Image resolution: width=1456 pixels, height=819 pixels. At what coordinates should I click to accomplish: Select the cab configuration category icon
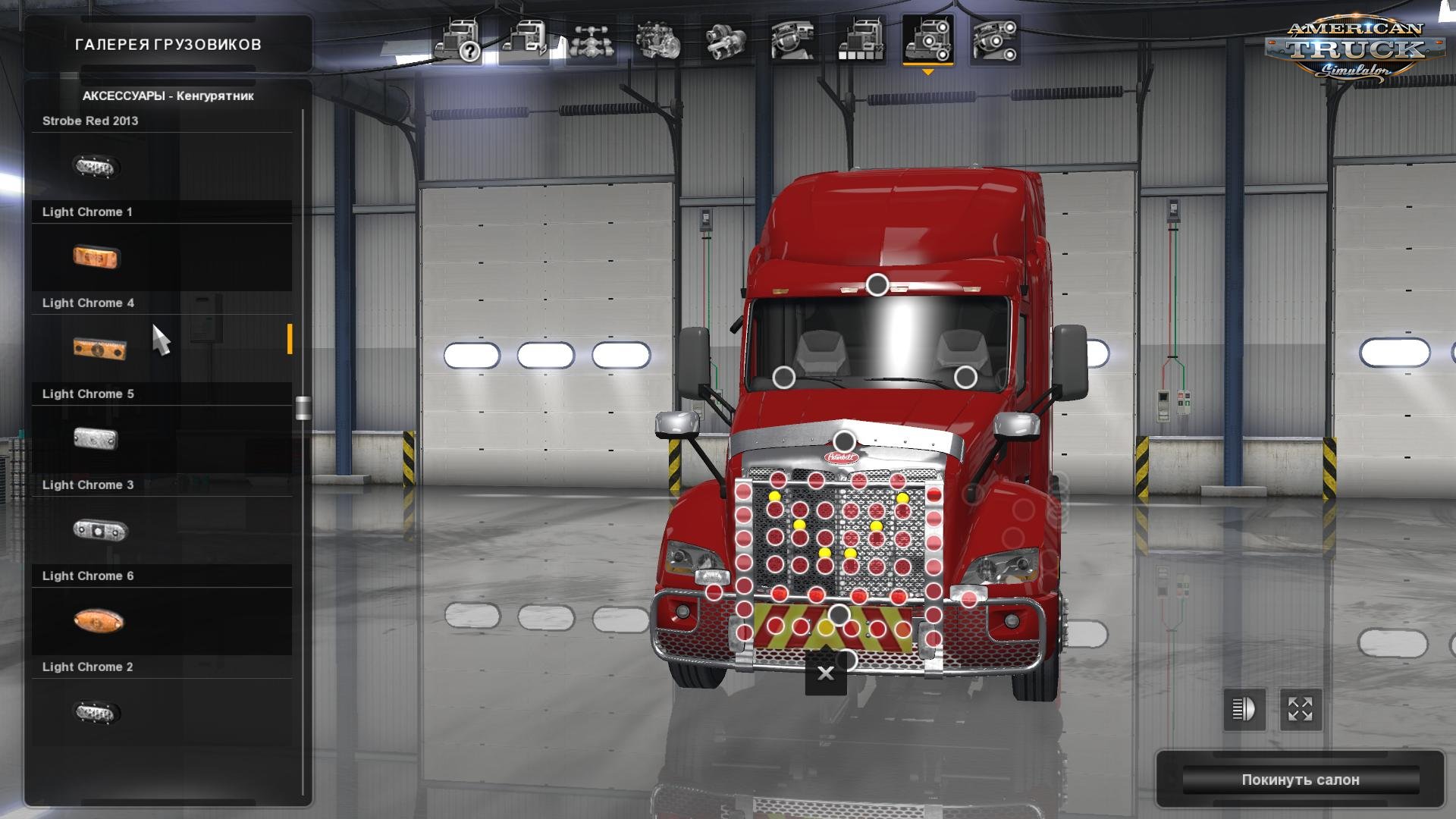tap(529, 42)
